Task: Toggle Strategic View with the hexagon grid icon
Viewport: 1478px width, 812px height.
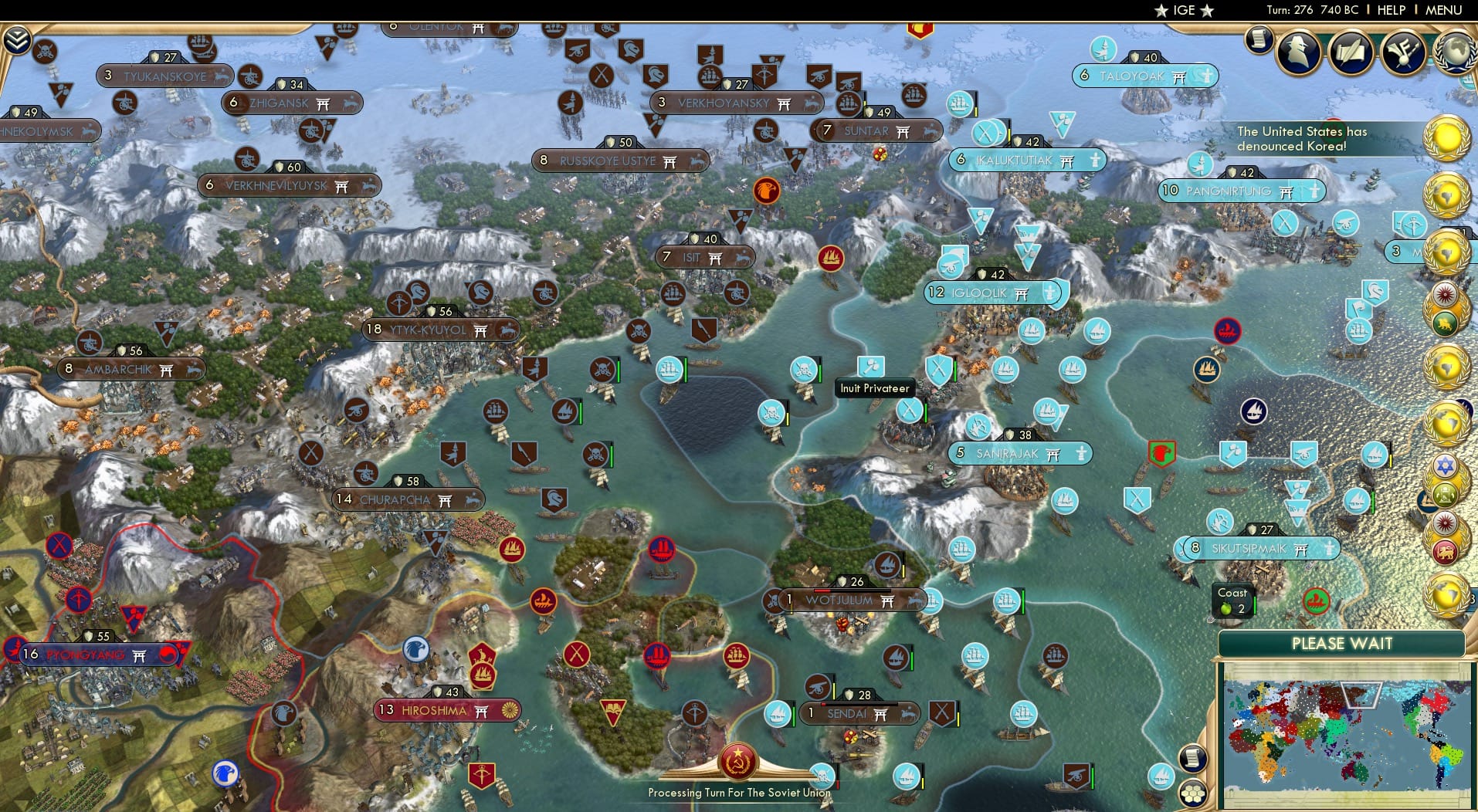Action: pyautogui.click(x=1193, y=793)
